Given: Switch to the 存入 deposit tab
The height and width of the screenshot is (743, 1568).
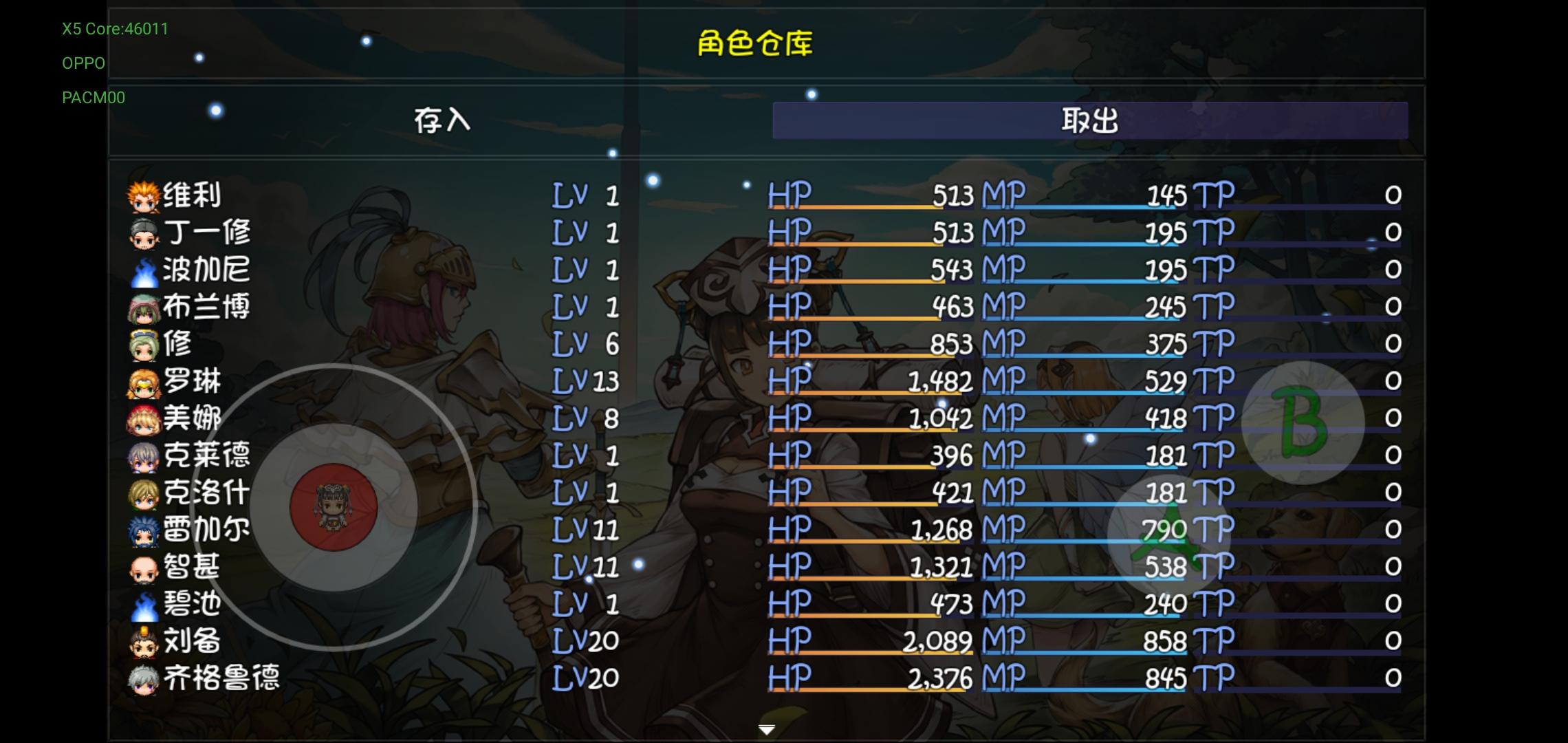Looking at the screenshot, I should point(442,120).
